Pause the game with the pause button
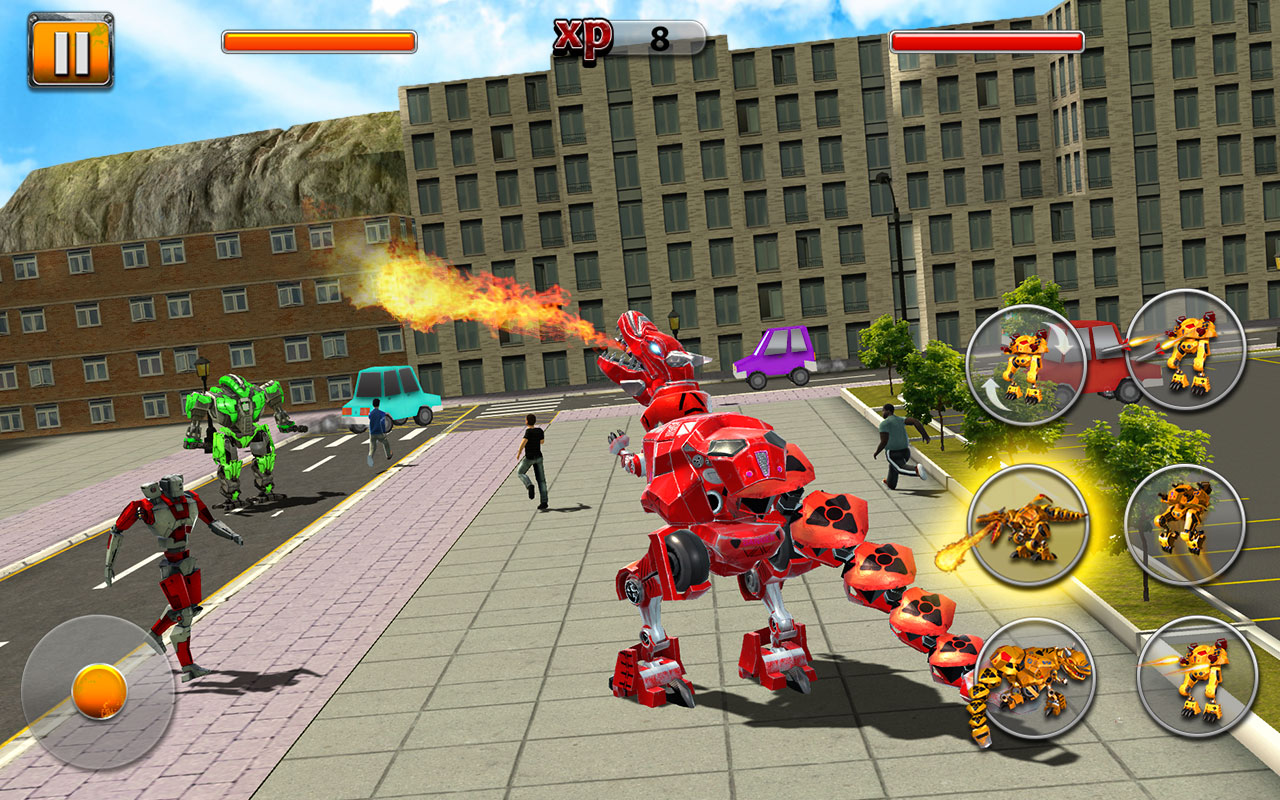This screenshot has width=1280, height=800. [68, 48]
